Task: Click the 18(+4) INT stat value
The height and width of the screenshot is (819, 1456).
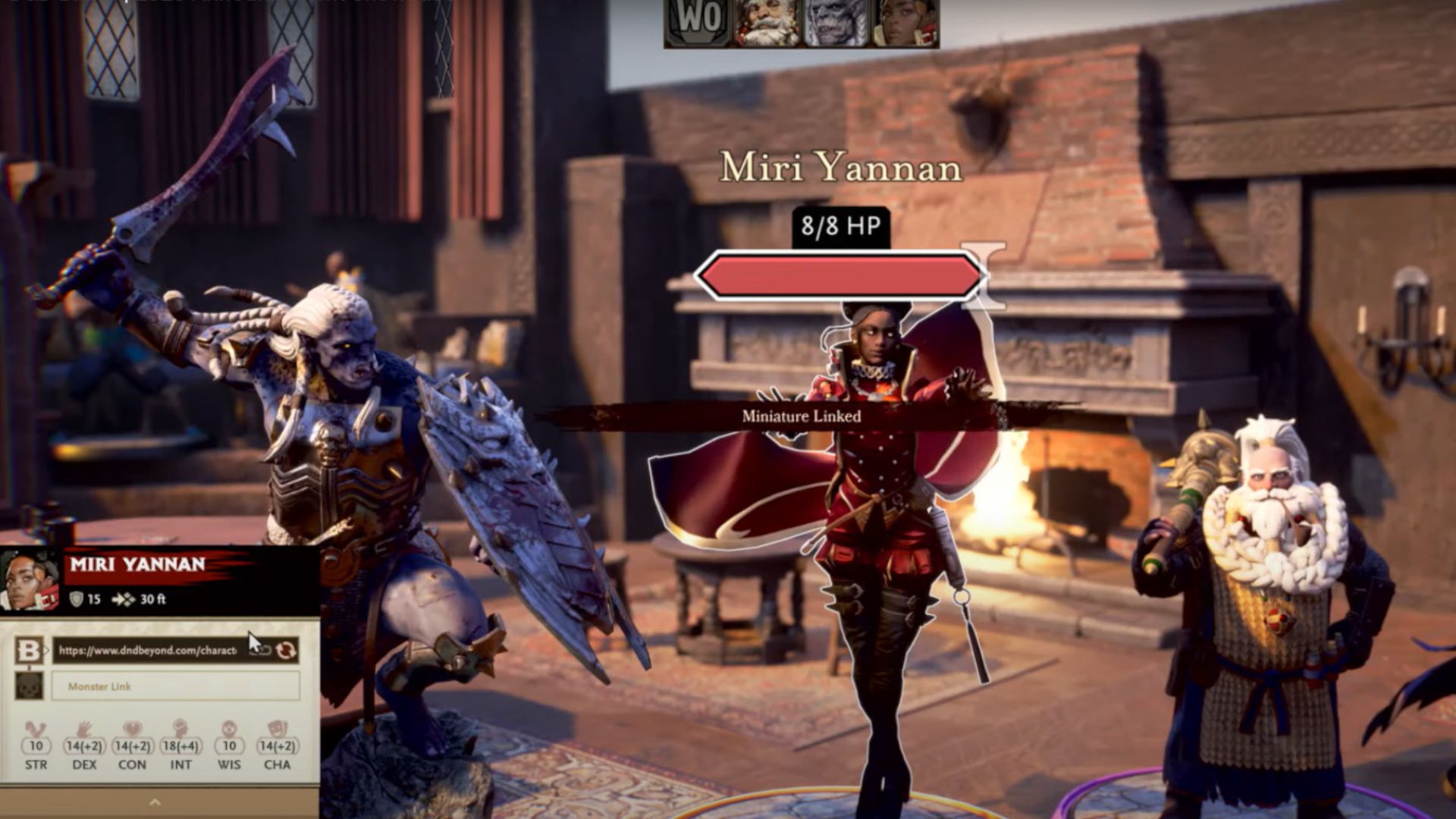Action: [x=180, y=748]
